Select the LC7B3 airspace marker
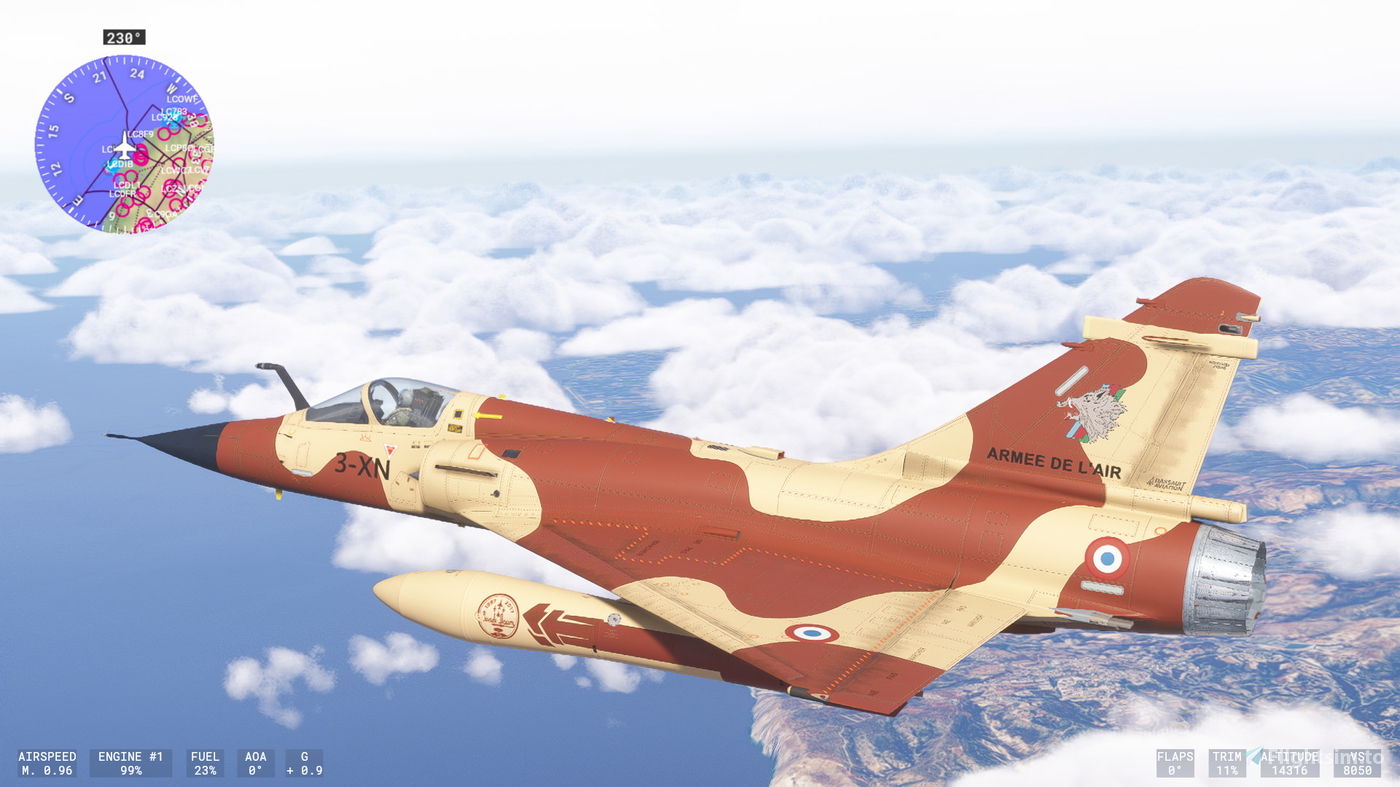The height and width of the screenshot is (787, 1400). coord(175,110)
